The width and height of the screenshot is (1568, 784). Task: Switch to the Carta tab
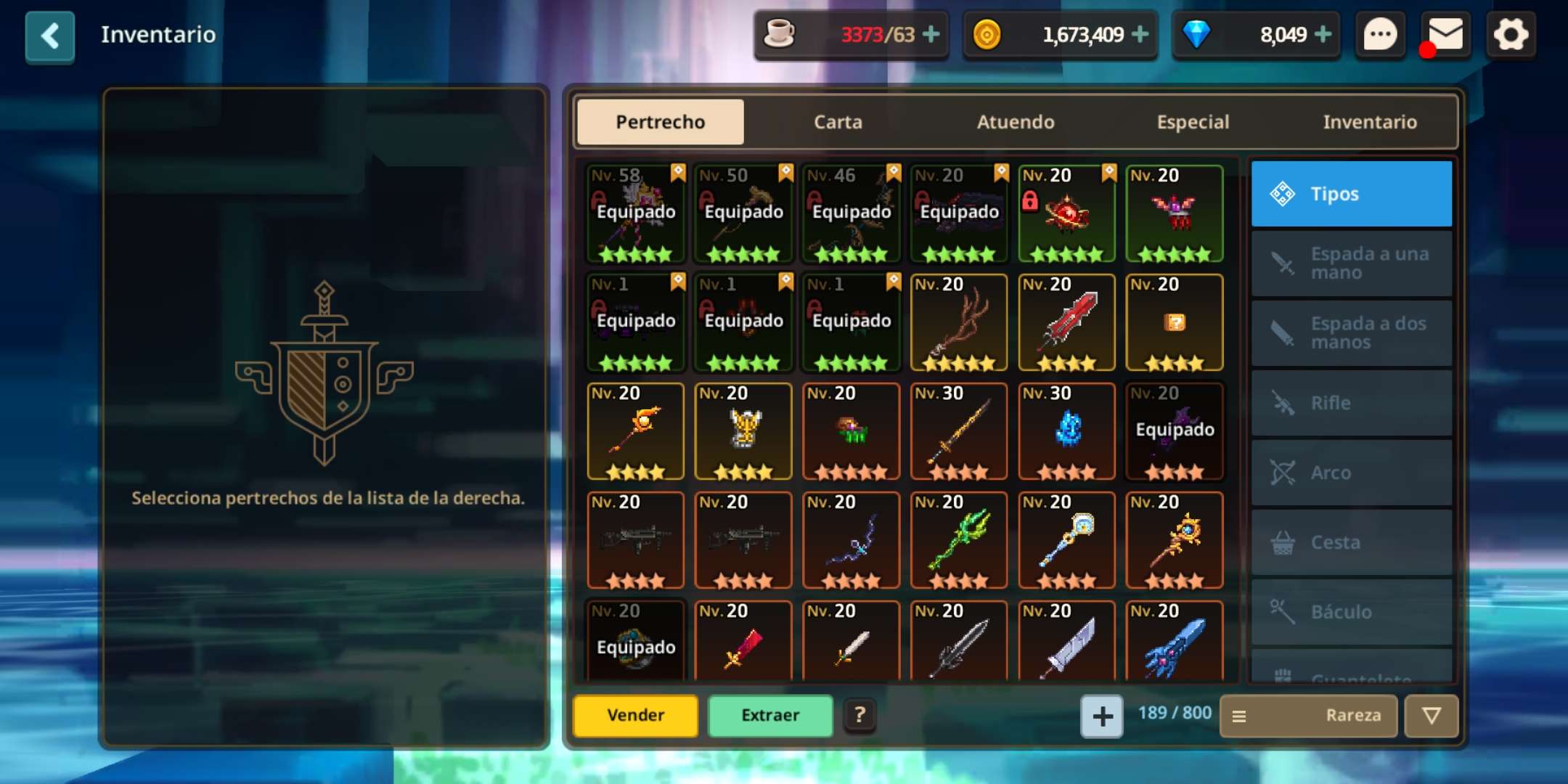coord(838,122)
